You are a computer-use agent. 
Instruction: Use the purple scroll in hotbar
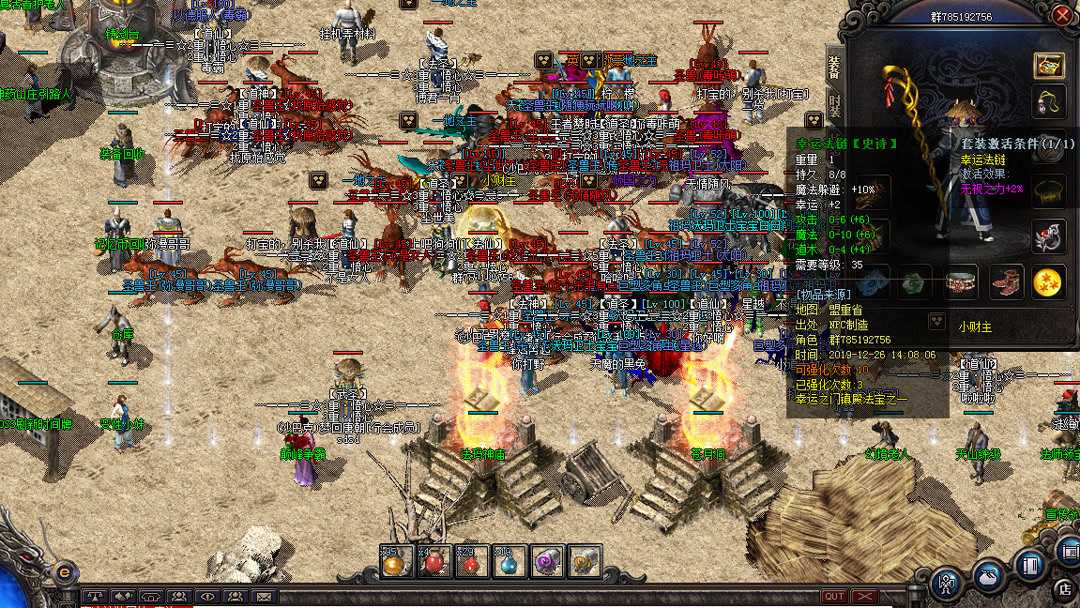click(x=546, y=562)
